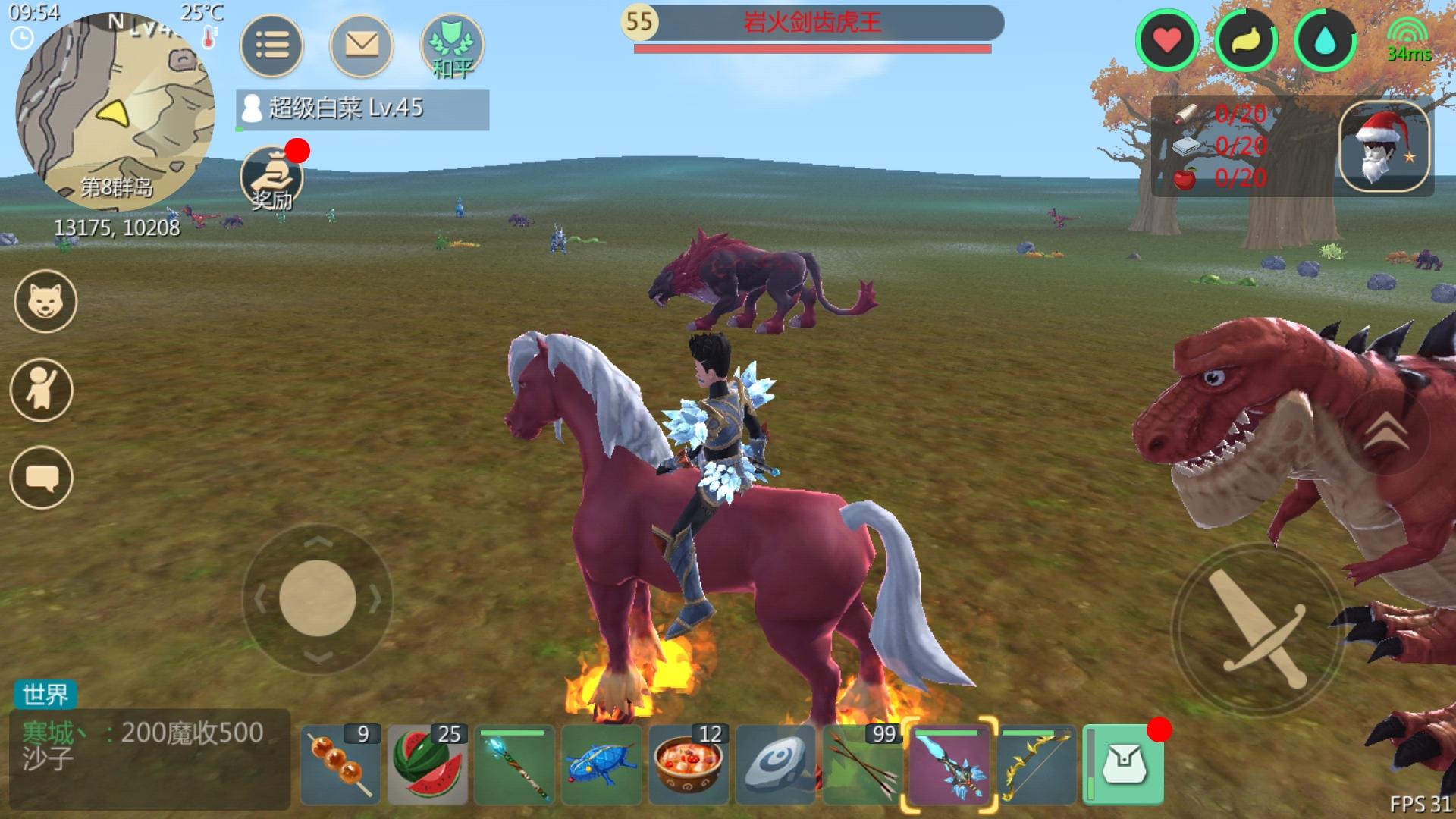Open the Santa hat character portrait
This screenshot has width=1456, height=819.
pyautogui.click(x=1385, y=147)
